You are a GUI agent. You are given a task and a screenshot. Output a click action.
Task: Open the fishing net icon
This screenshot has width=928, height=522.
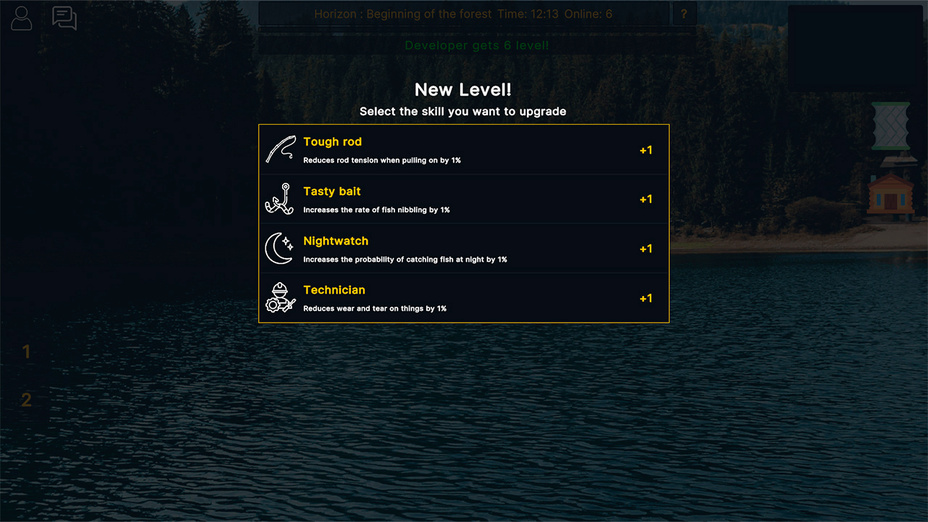[889, 126]
